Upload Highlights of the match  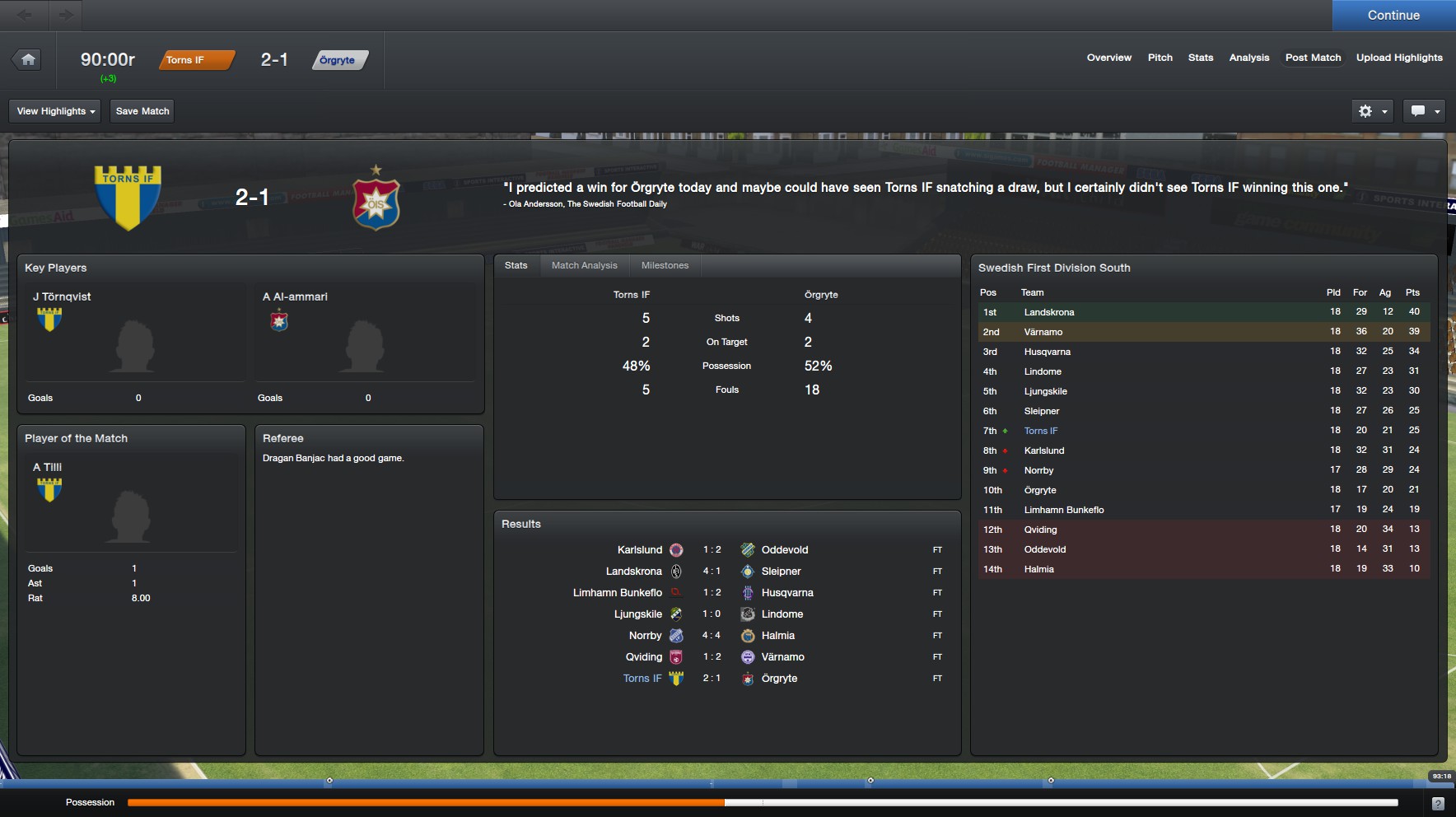[x=1399, y=58]
